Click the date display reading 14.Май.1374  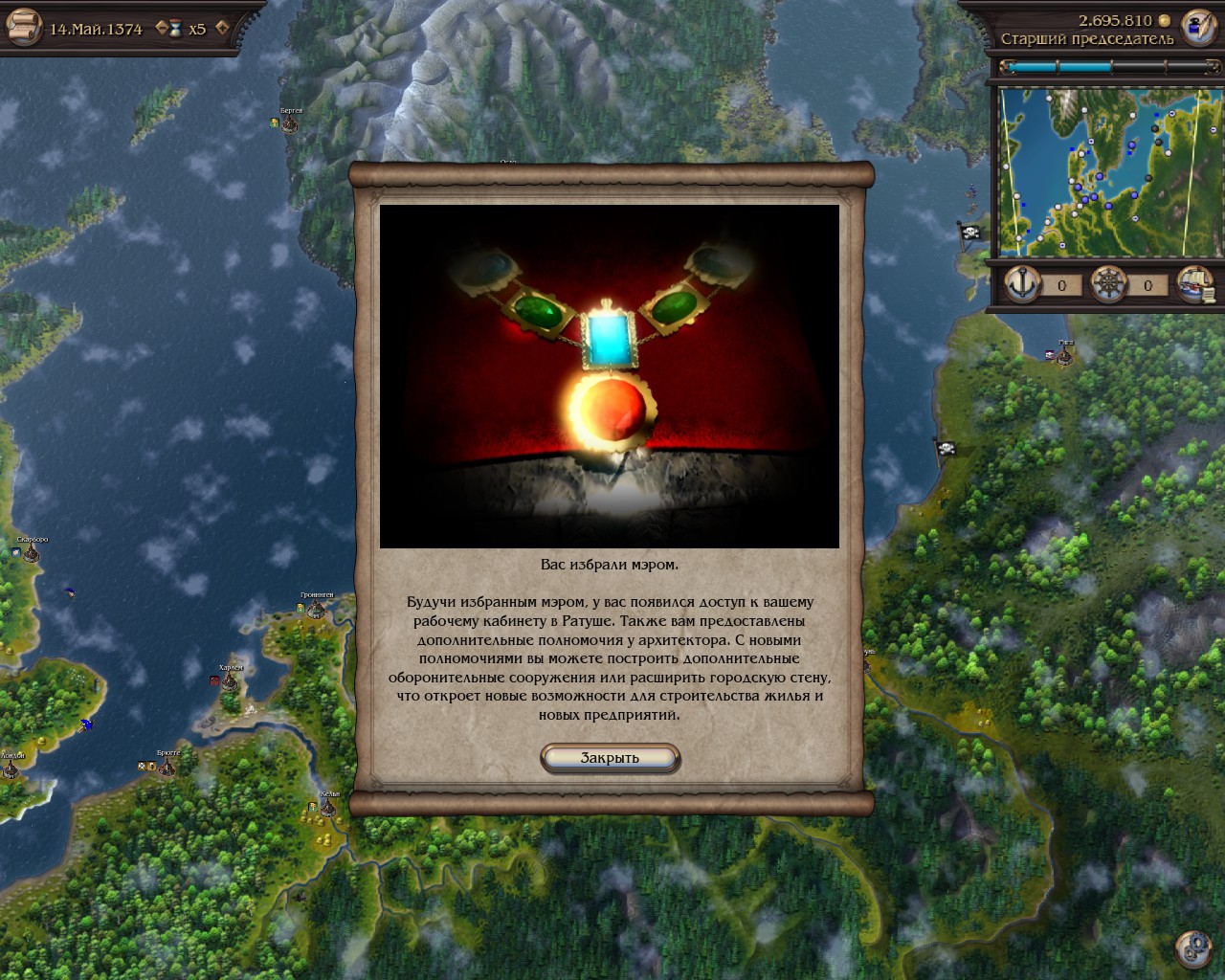click(96, 28)
